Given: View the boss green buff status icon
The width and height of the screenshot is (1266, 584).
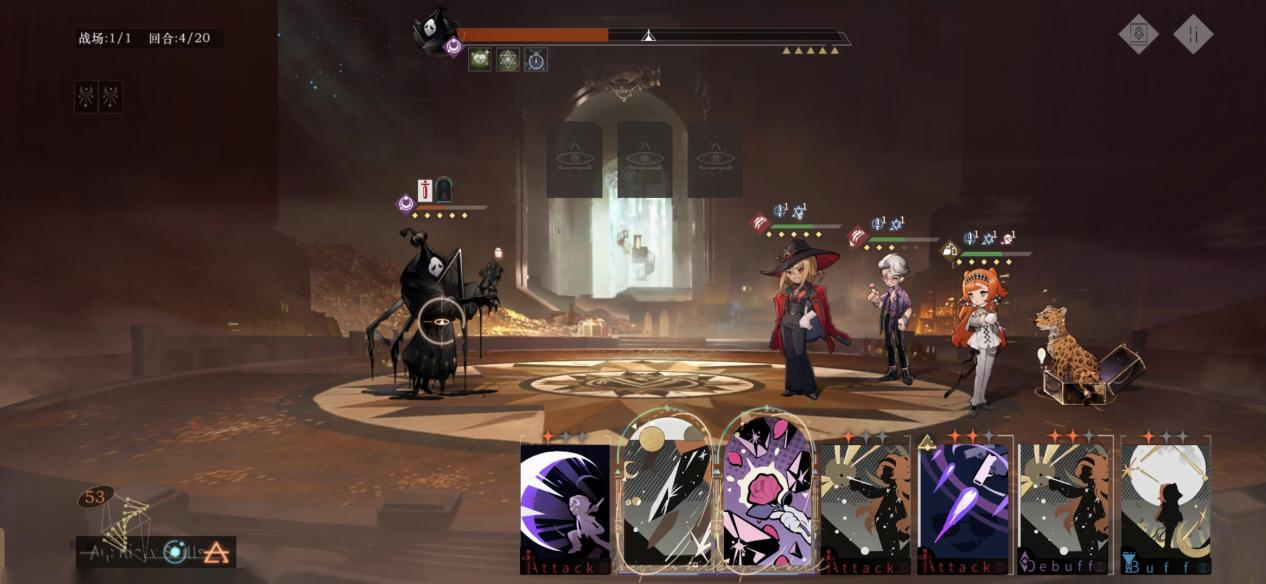Looking at the screenshot, I should 480,60.
